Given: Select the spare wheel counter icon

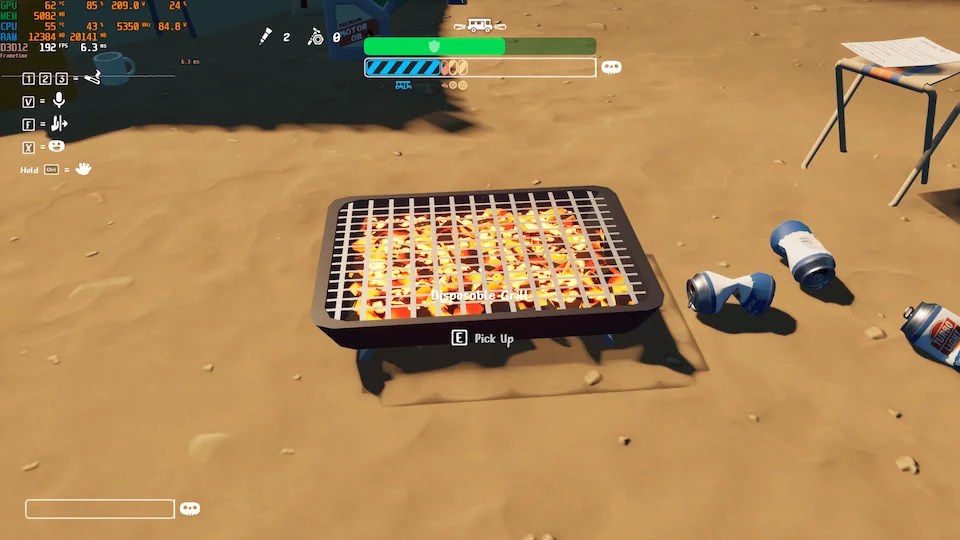Looking at the screenshot, I should coord(316,37).
